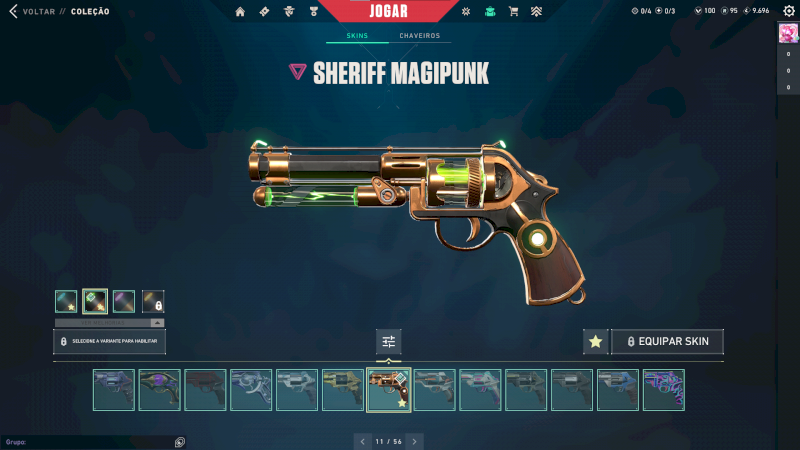Pick the teal variant swatch with star
The width and height of the screenshot is (800, 450).
[x=66, y=301]
